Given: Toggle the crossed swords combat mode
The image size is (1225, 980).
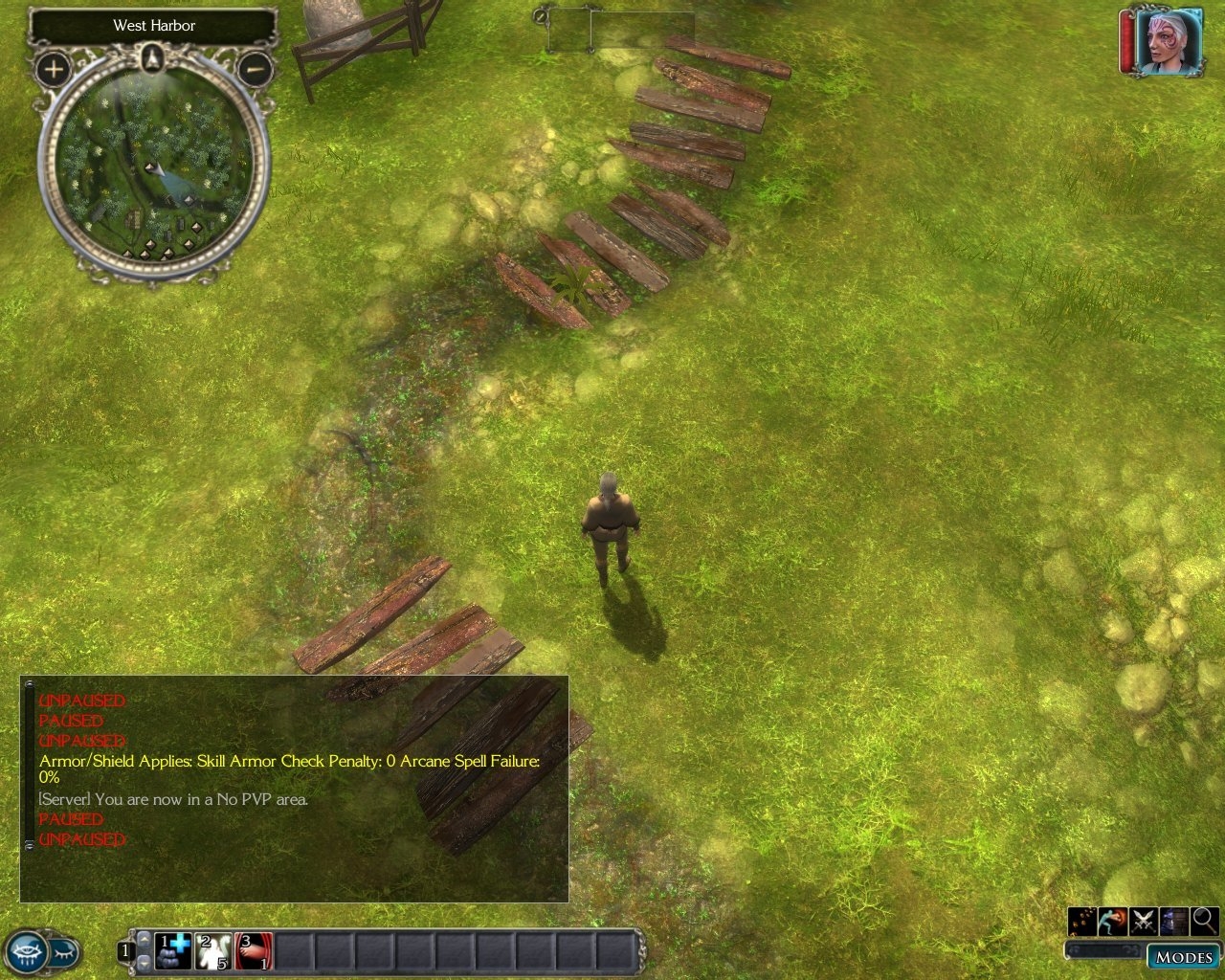Looking at the screenshot, I should coord(1144,921).
